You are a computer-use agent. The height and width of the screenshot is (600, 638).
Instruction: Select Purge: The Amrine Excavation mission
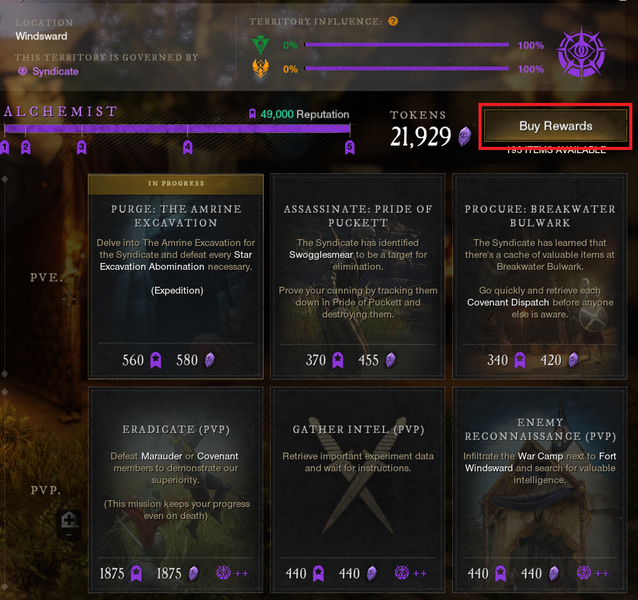pyautogui.click(x=176, y=276)
